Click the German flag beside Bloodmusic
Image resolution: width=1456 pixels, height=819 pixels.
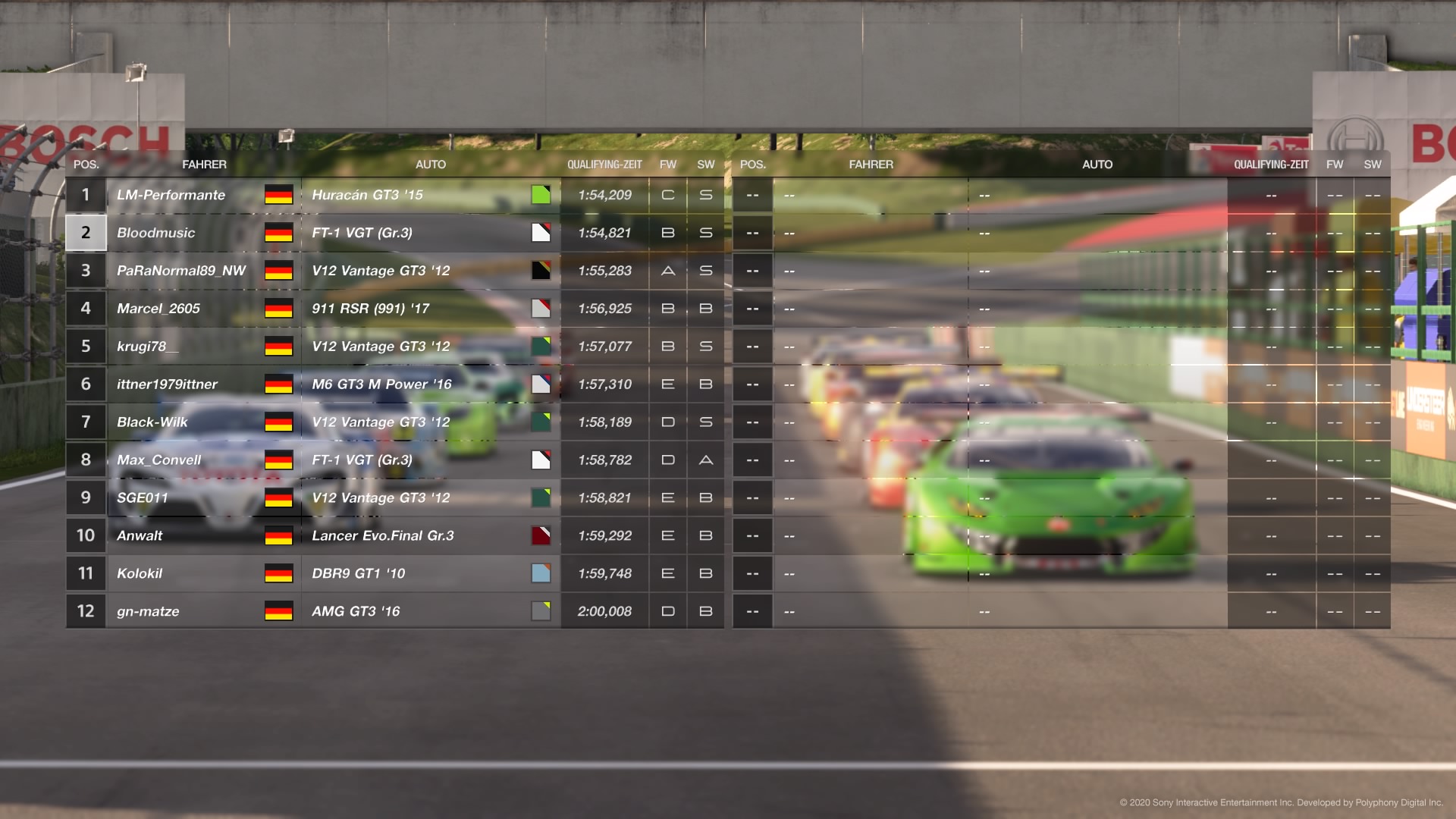pyautogui.click(x=278, y=233)
